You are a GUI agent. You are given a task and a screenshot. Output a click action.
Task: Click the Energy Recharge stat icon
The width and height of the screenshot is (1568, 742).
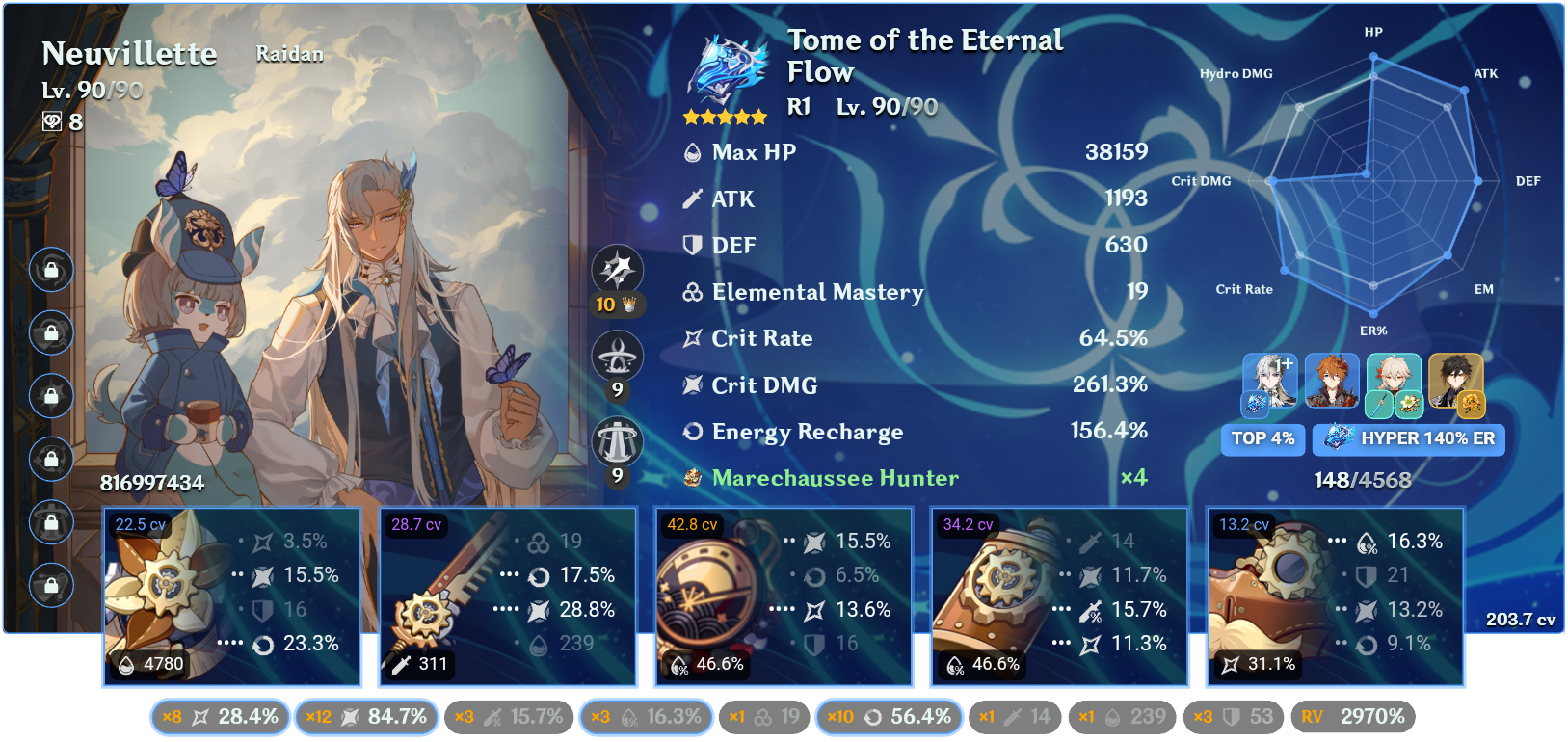tap(692, 432)
